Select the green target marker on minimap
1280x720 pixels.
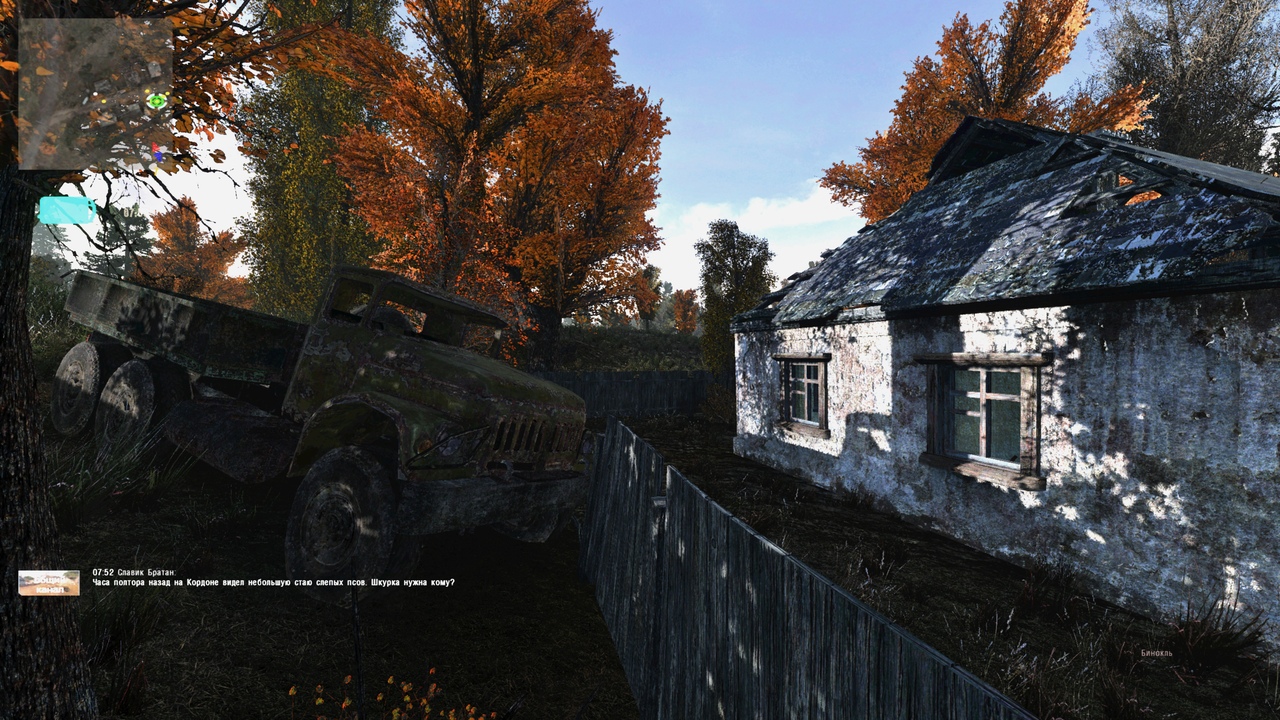(157, 100)
